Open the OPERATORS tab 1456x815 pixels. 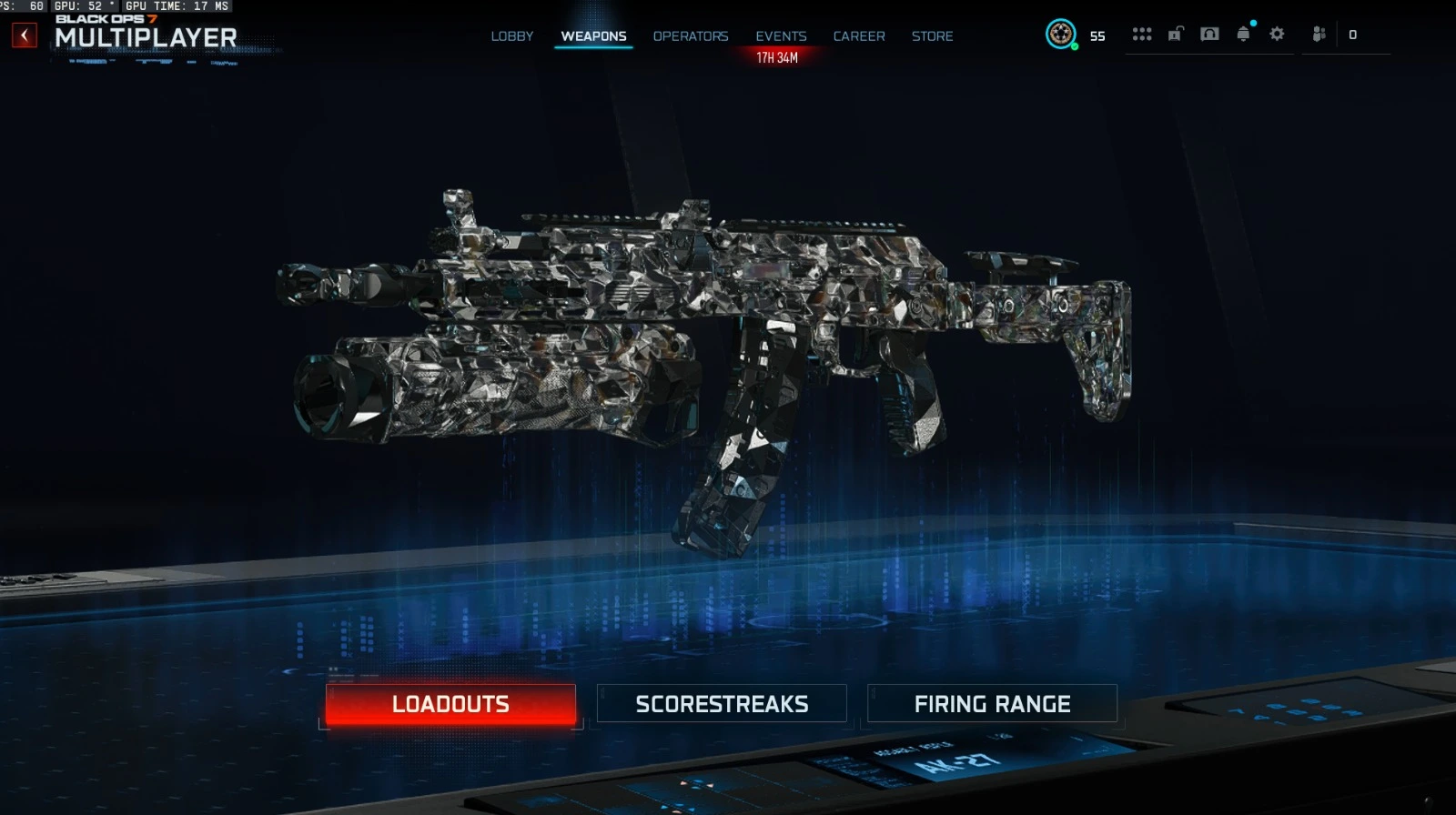[x=691, y=36]
